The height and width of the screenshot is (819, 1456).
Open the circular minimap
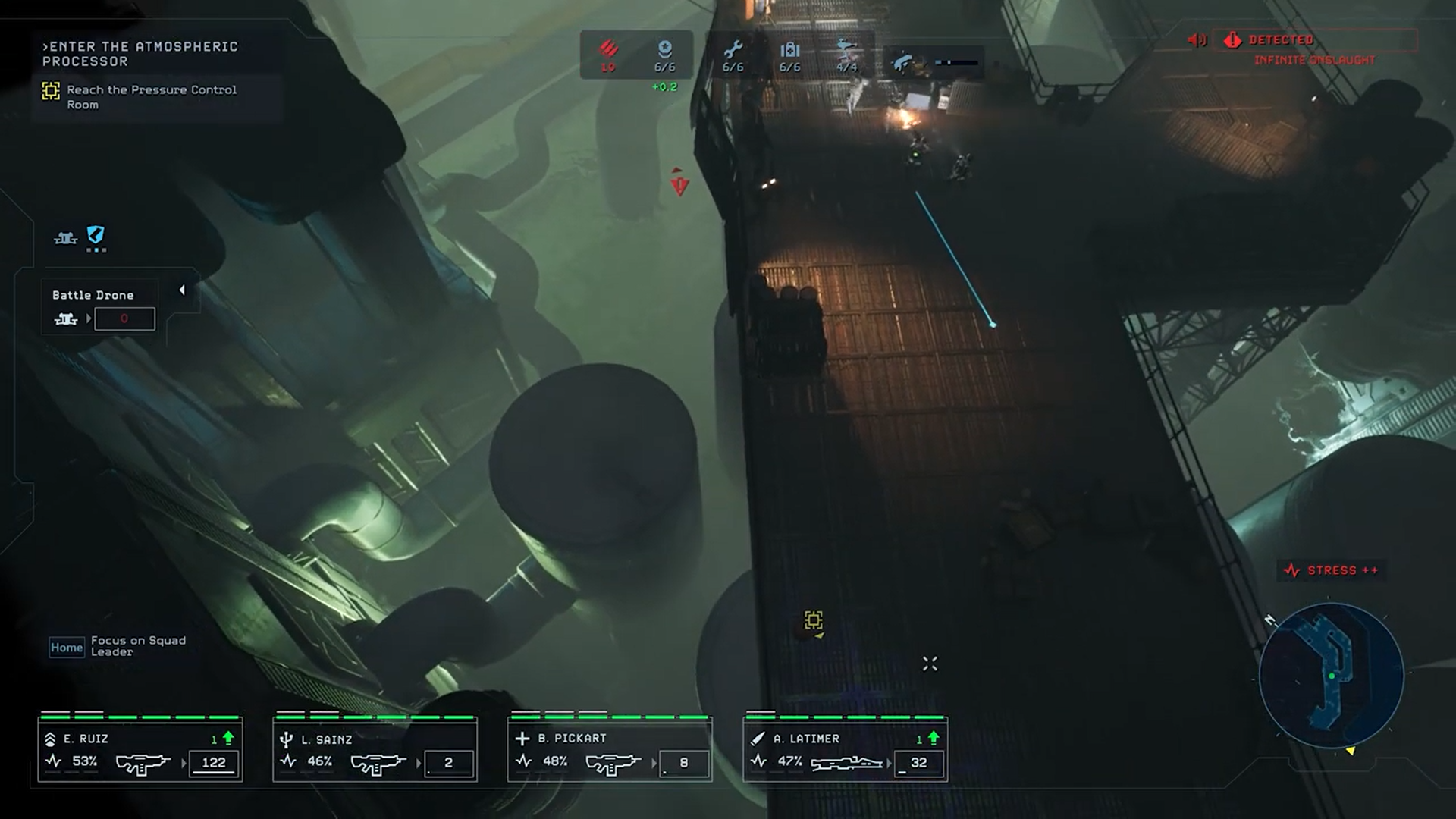(1331, 675)
